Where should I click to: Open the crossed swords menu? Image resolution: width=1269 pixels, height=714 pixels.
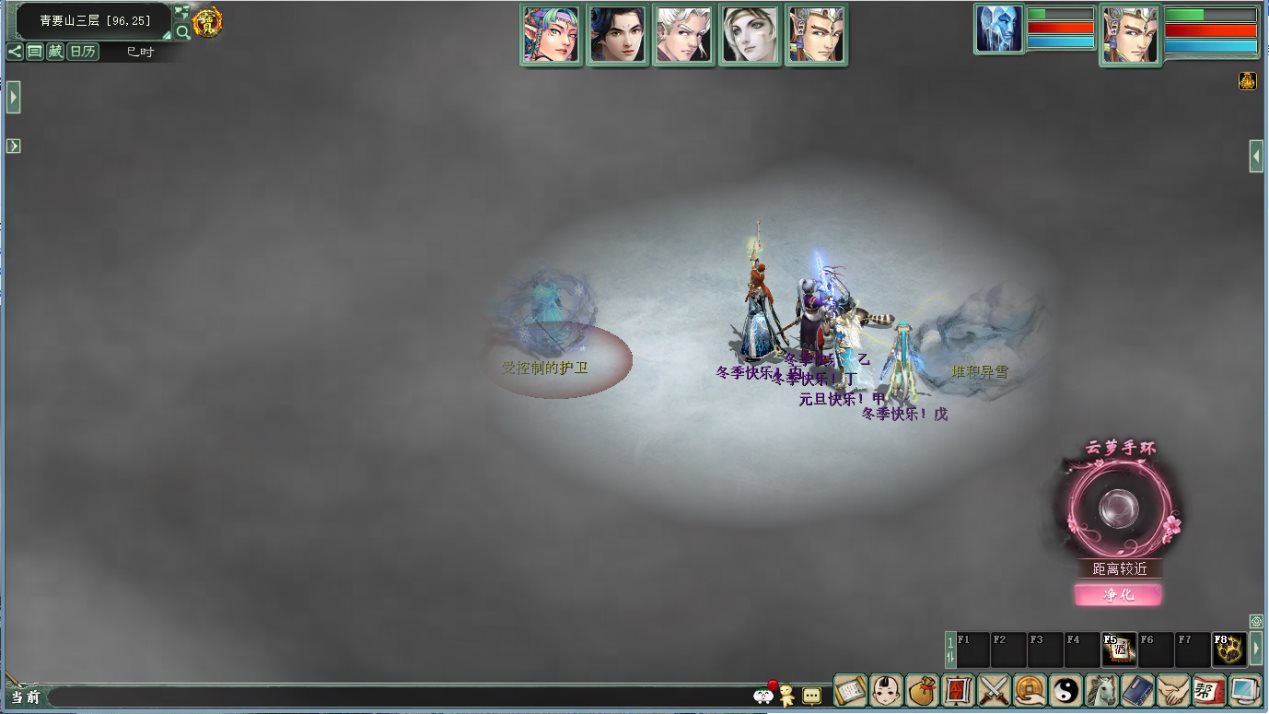(993, 690)
